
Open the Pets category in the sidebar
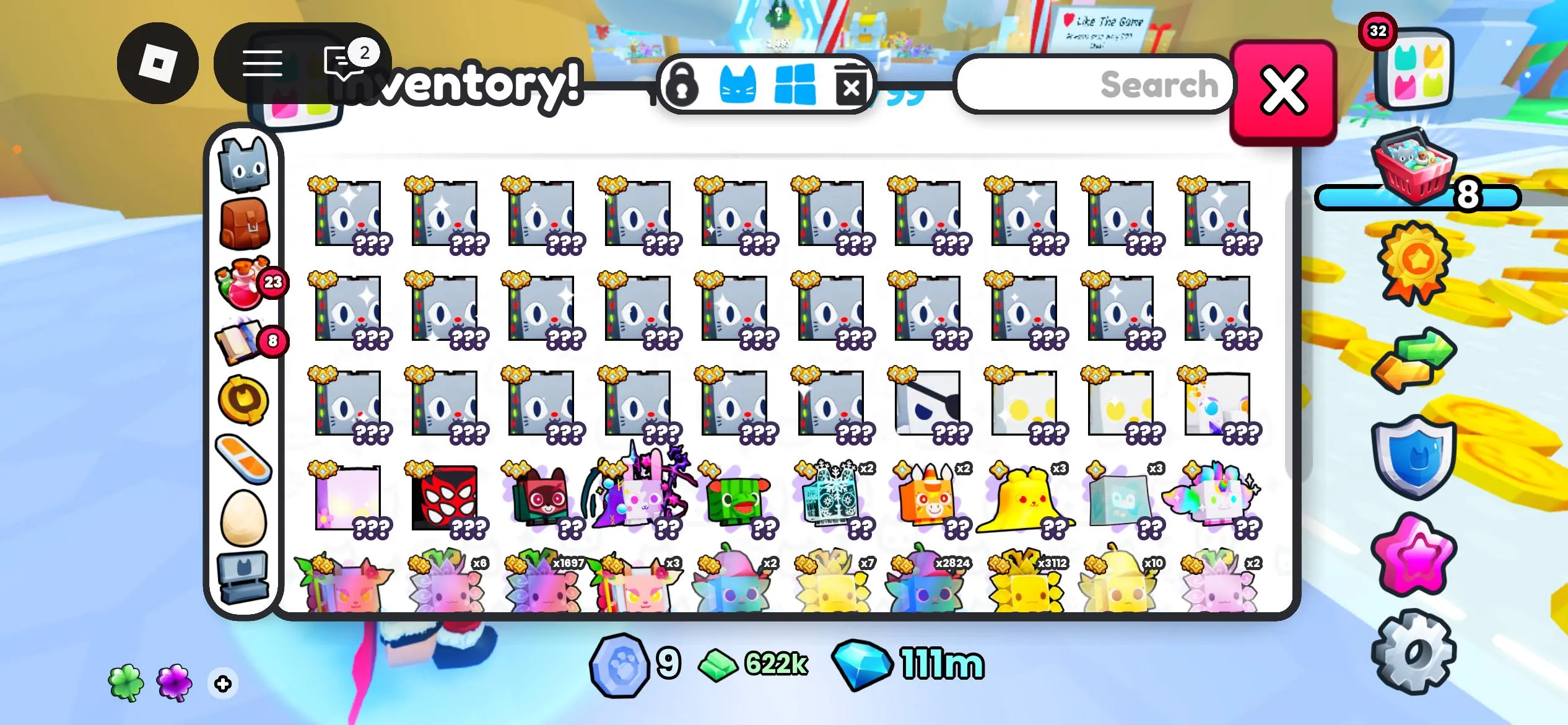(x=244, y=162)
